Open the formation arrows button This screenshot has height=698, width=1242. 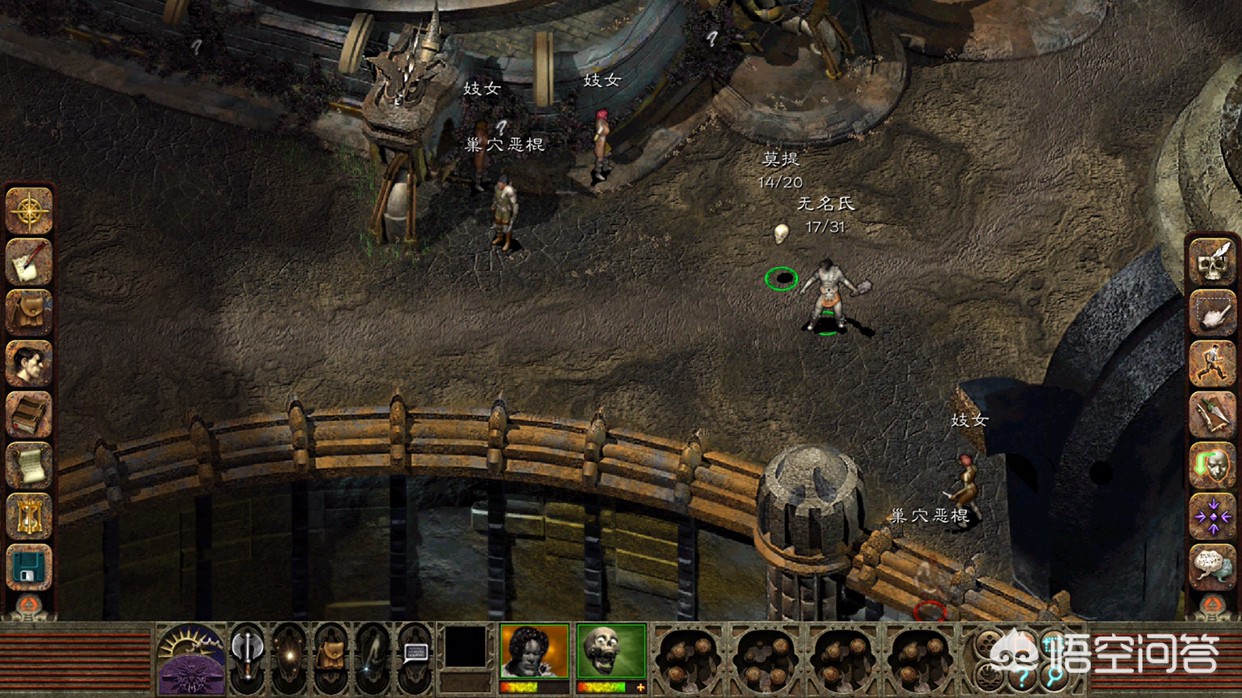pos(1212,517)
